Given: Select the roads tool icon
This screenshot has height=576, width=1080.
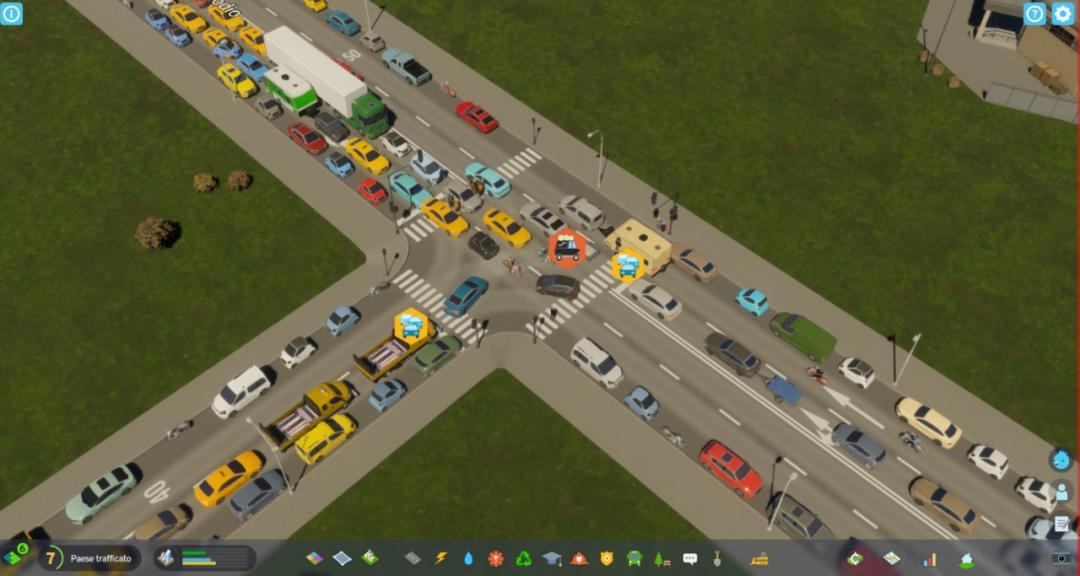Looking at the screenshot, I should (413, 558).
